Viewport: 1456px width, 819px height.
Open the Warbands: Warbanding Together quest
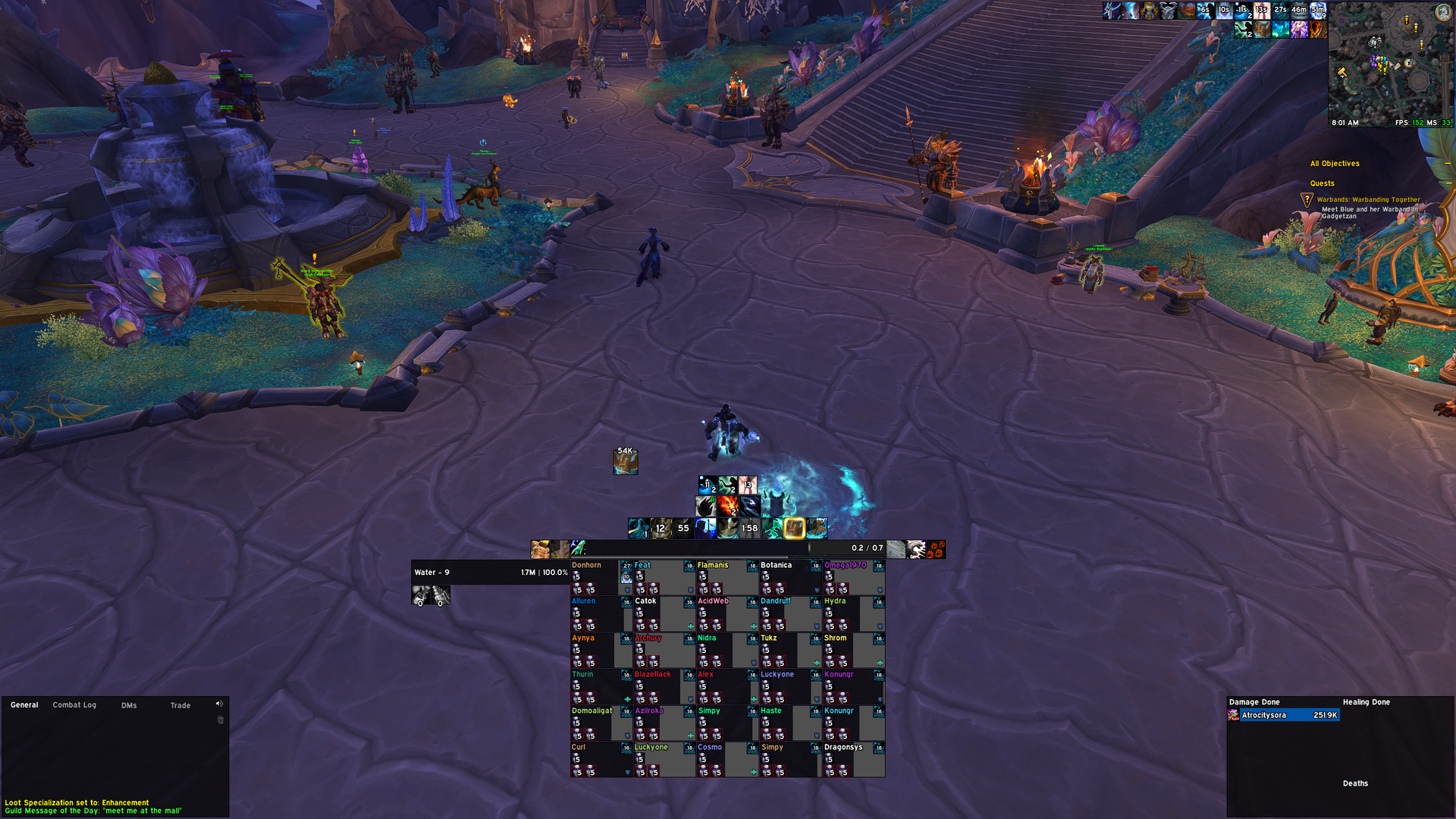click(x=1368, y=200)
